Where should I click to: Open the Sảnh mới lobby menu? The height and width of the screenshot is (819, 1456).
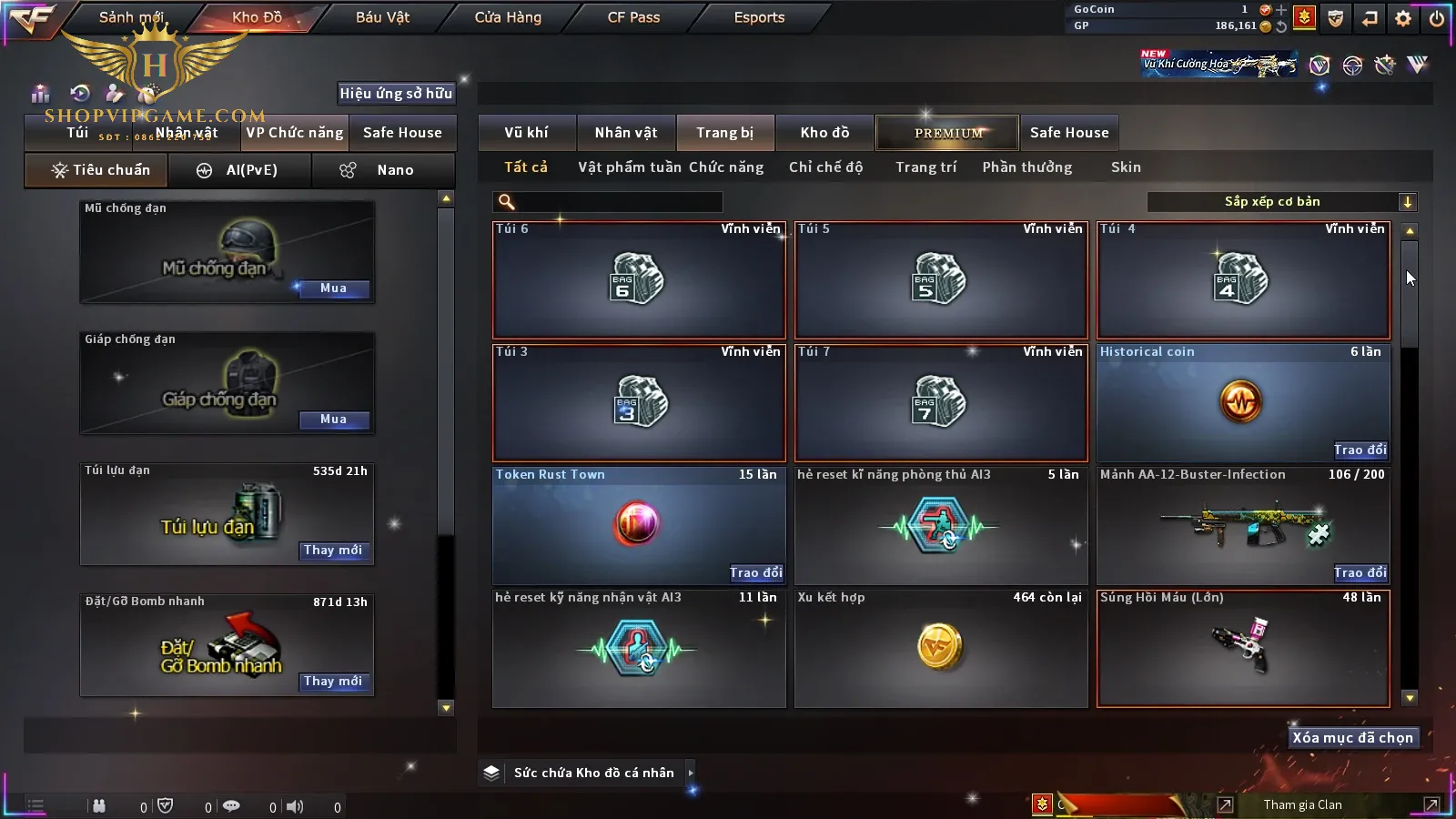pyautogui.click(x=131, y=17)
